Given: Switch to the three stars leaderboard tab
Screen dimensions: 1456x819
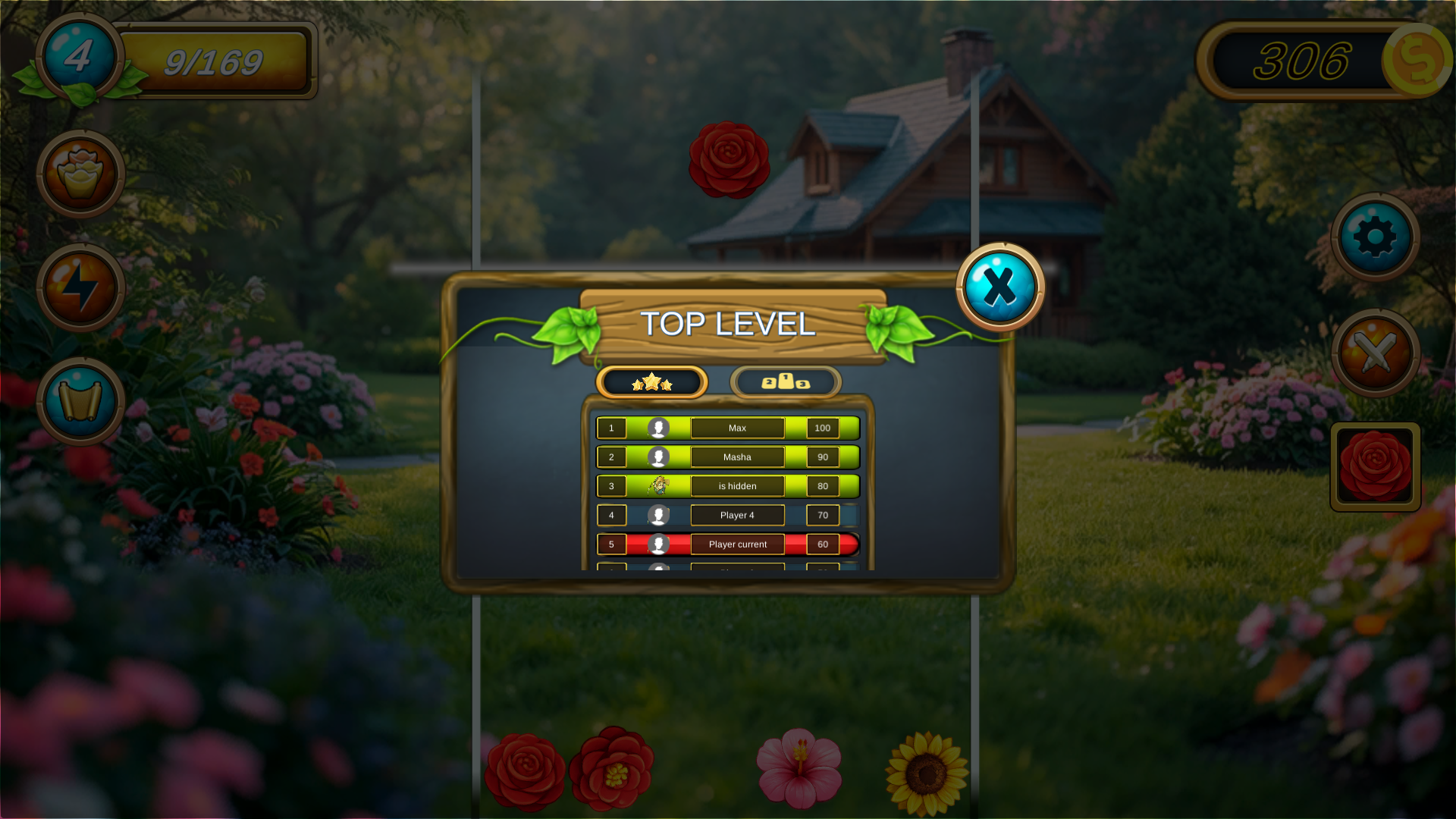Looking at the screenshot, I should pos(652,382).
